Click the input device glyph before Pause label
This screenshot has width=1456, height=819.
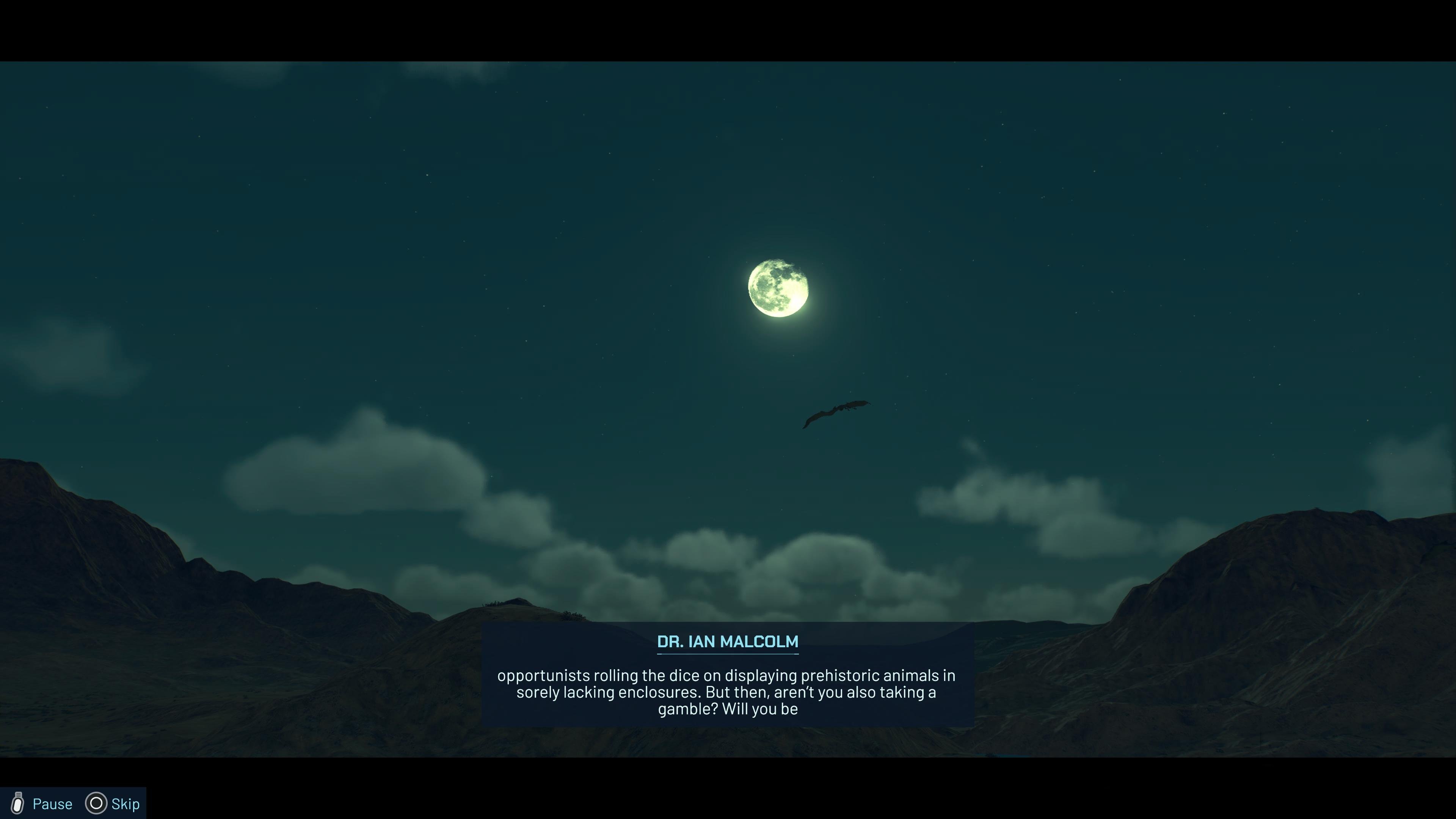pyautogui.click(x=18, y=803)
